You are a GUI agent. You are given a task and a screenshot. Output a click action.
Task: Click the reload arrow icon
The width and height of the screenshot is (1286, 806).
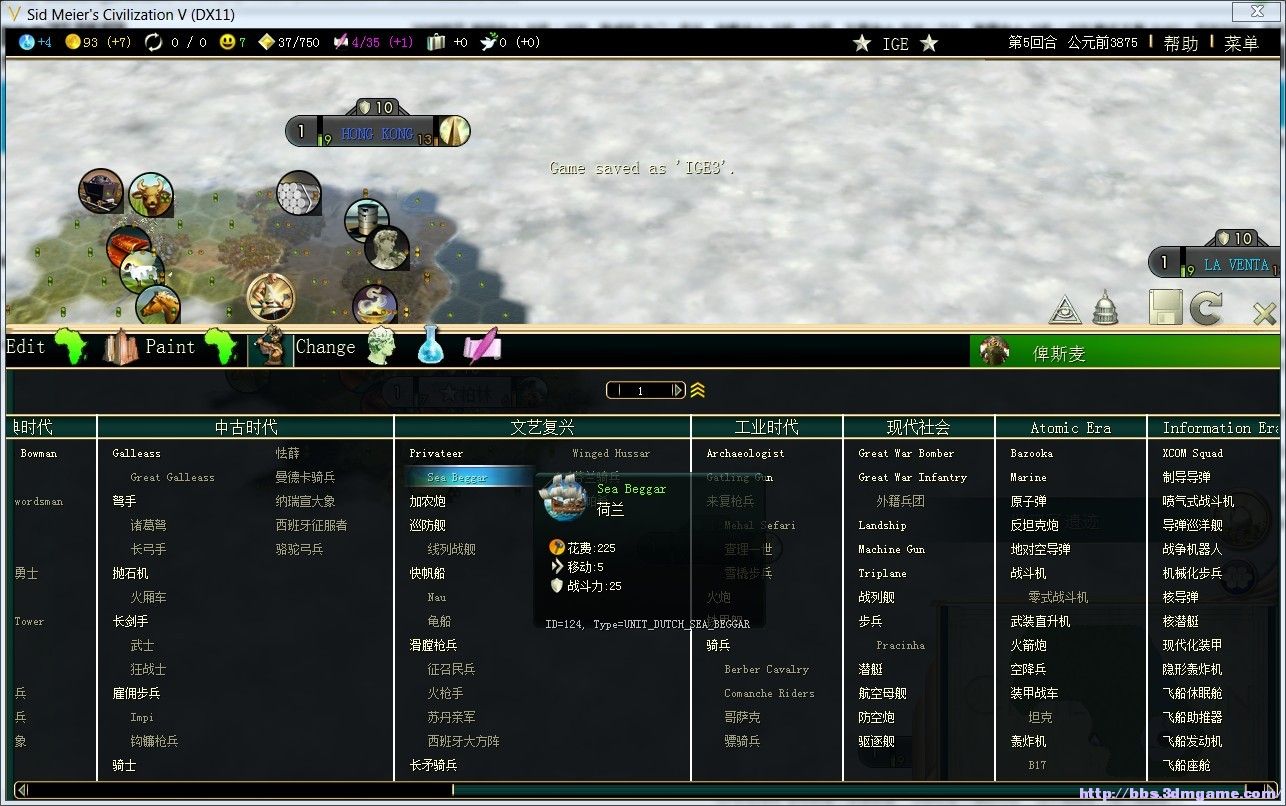pyautogui.click(x=1206, y=308)
